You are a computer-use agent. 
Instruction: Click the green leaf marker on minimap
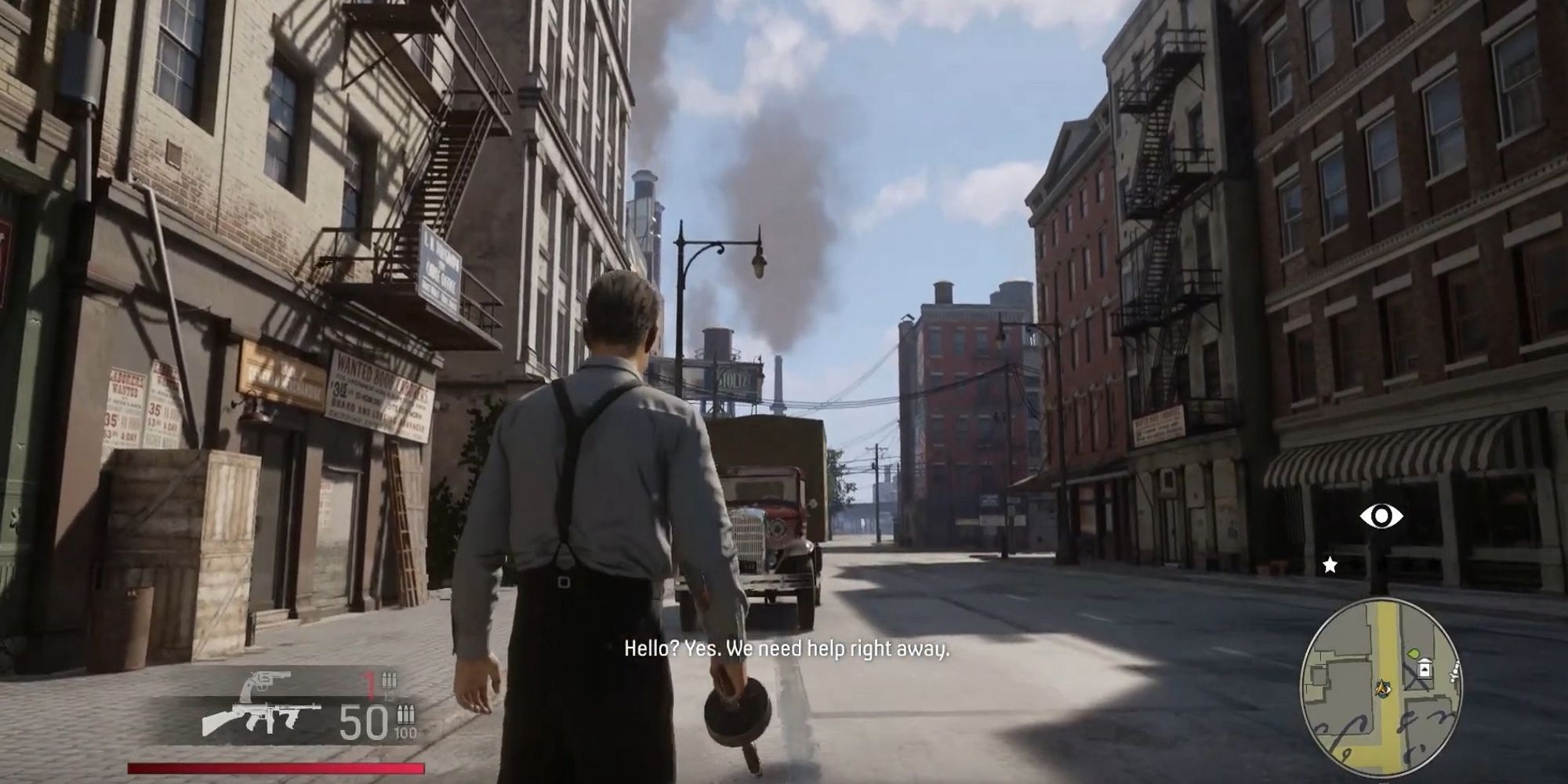point(1413,654)
